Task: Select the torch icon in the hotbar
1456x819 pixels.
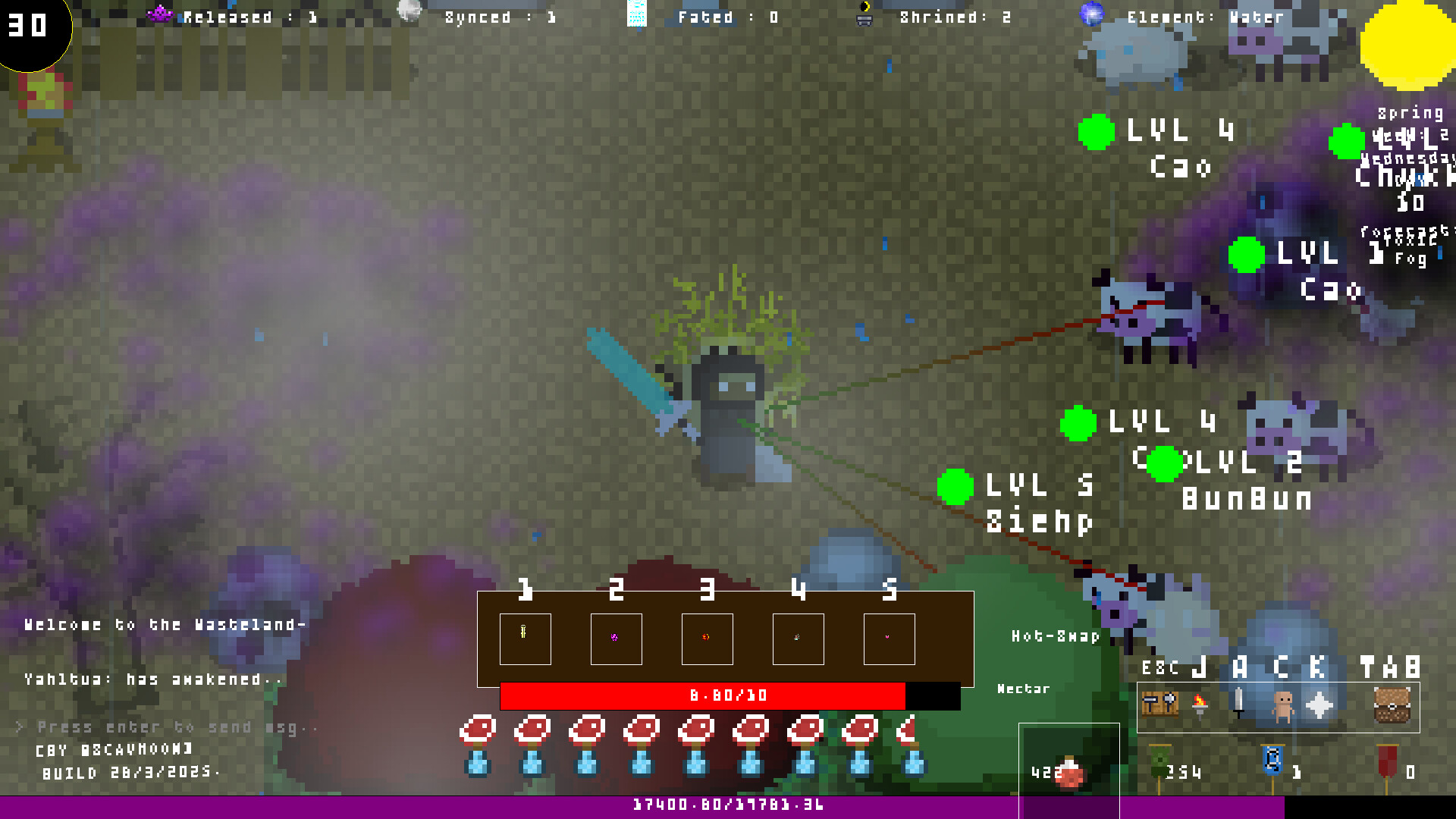Action: point(1200,704)
